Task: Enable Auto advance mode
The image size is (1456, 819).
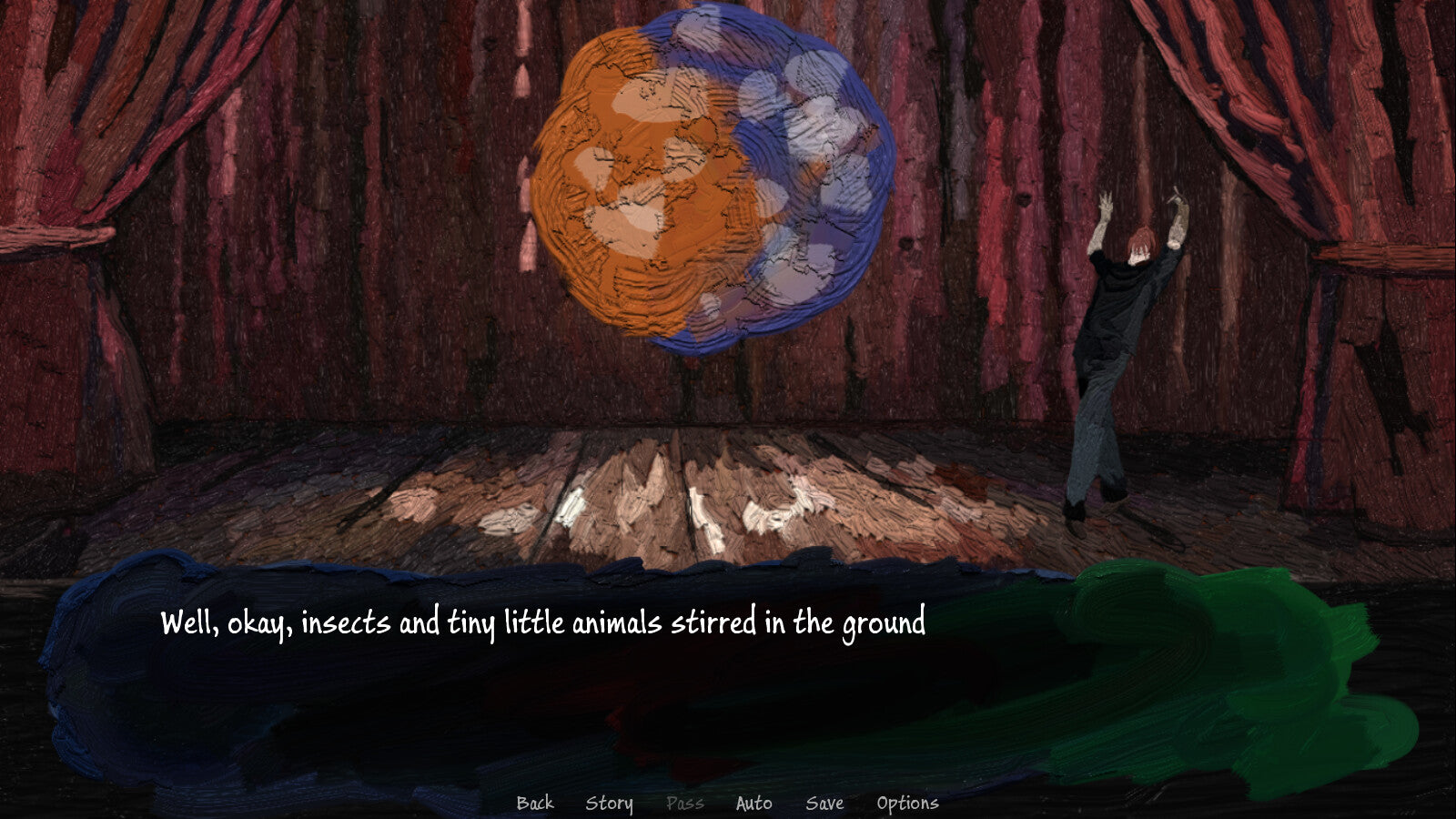Action: click(x=753, y=803)
